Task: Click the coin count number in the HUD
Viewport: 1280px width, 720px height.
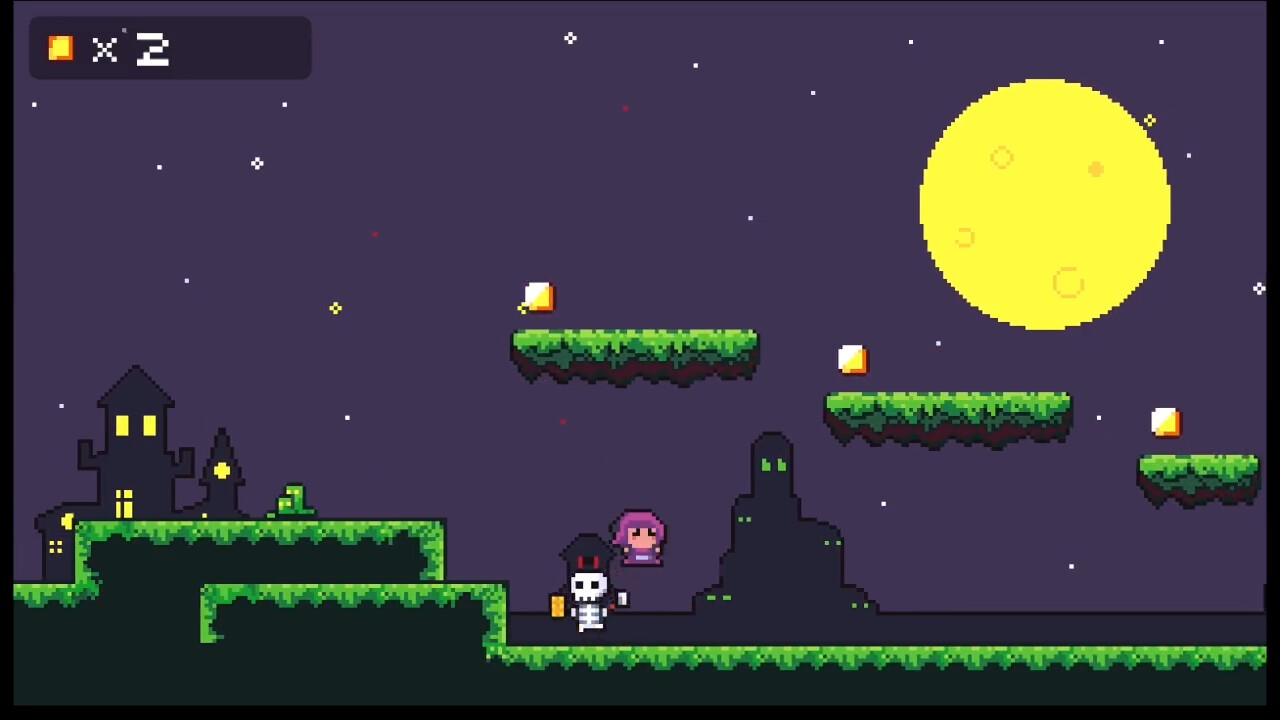Action: (152, 50)
